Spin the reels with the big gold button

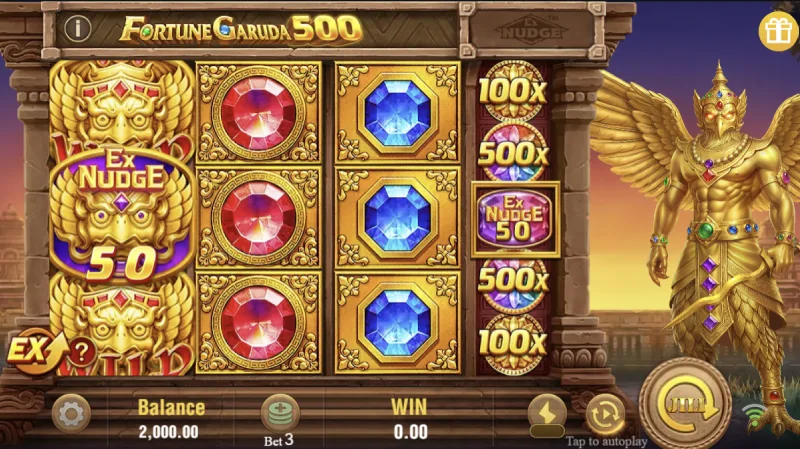tap(685, 405)
